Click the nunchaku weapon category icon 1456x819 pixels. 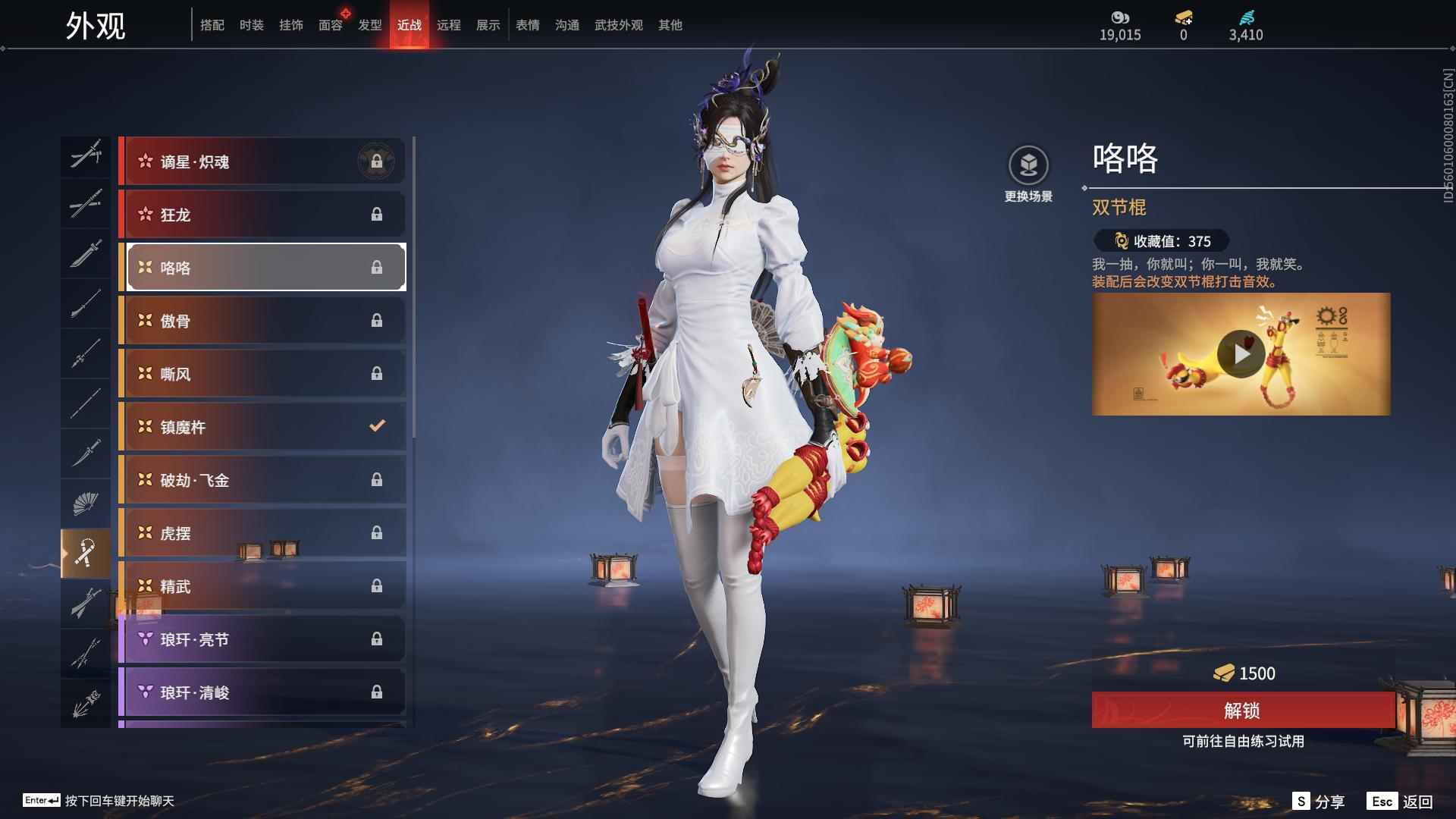[x=86, y=552]
